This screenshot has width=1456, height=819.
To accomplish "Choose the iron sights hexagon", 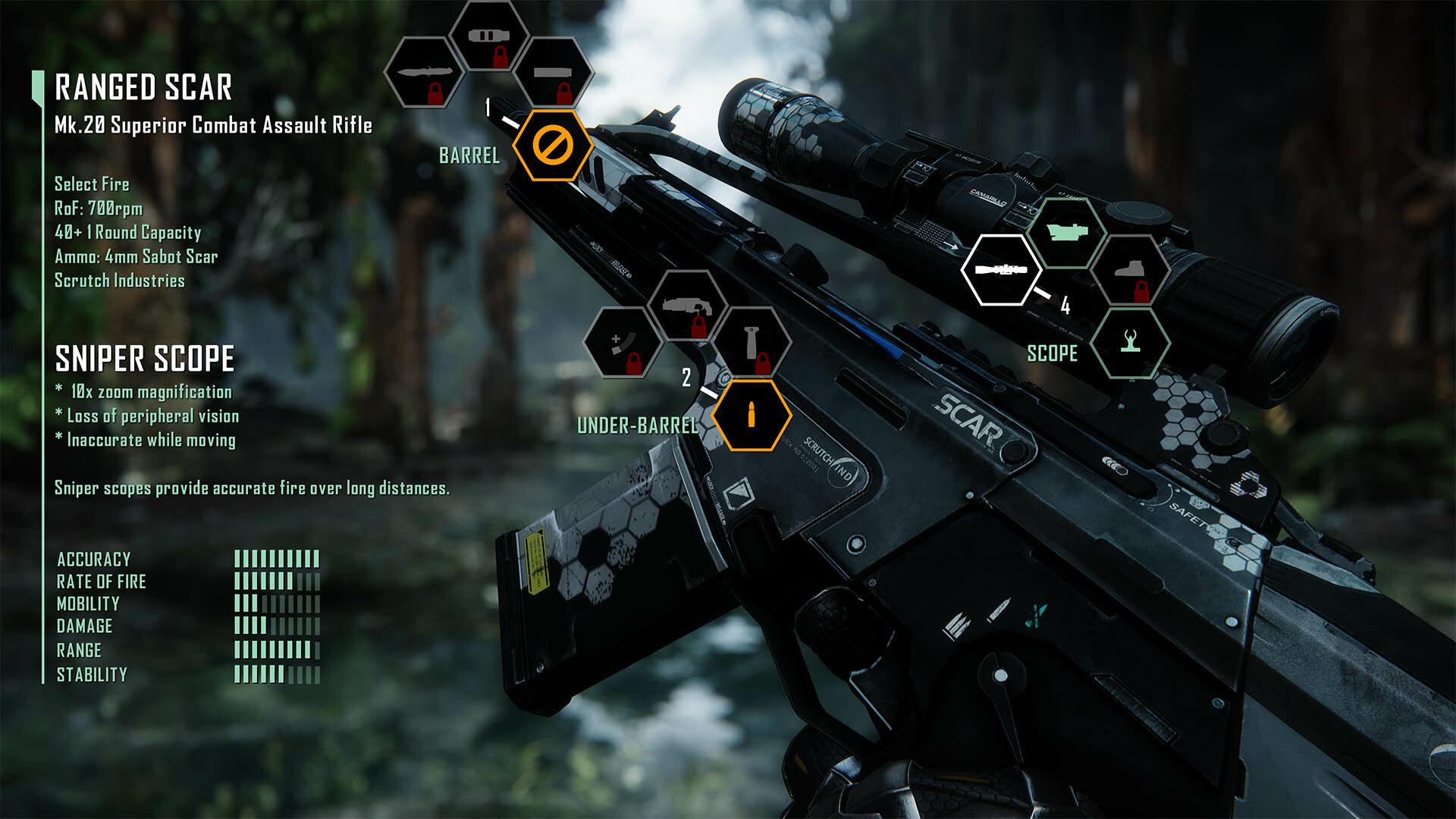I will click(x=1130, y=343).
